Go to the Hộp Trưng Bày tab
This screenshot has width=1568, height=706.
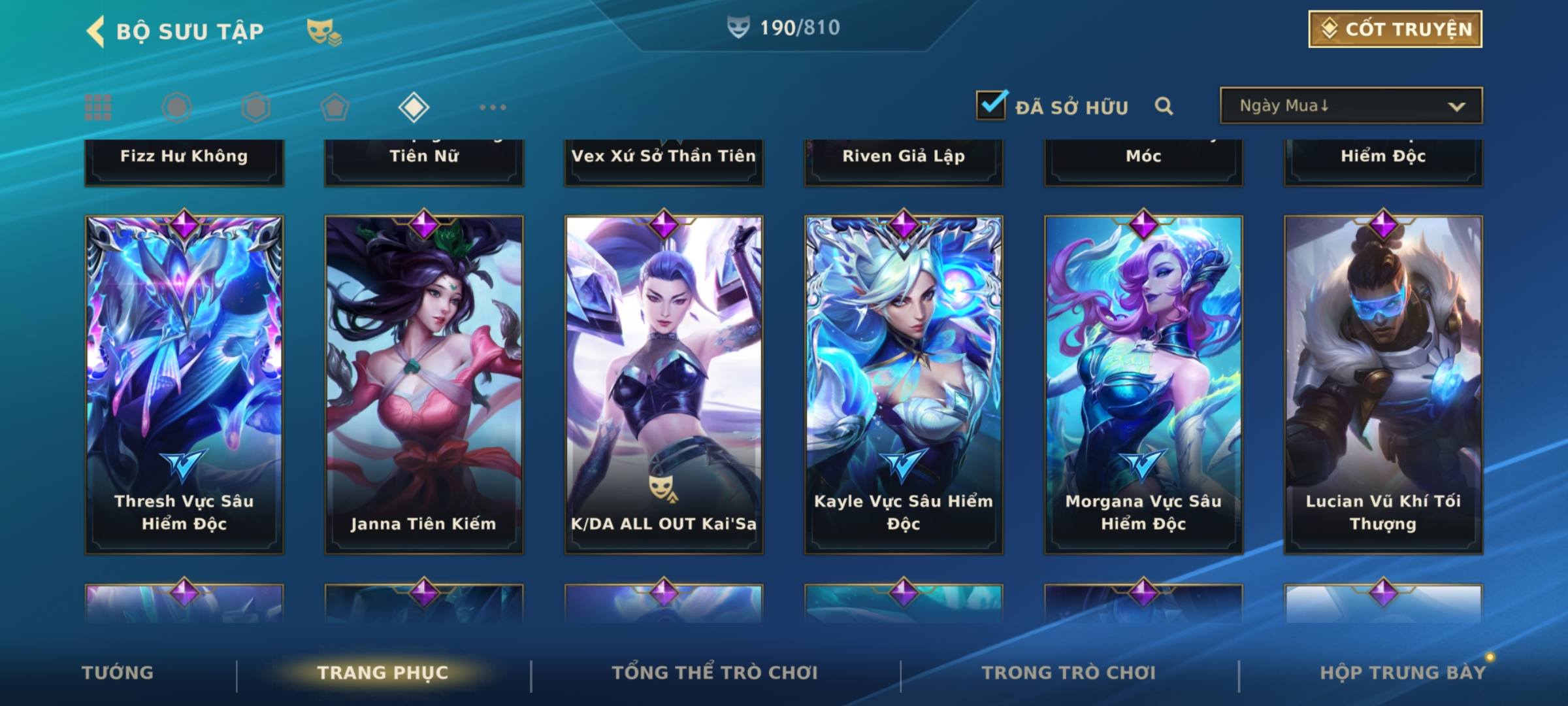(x=1403, y=673)
